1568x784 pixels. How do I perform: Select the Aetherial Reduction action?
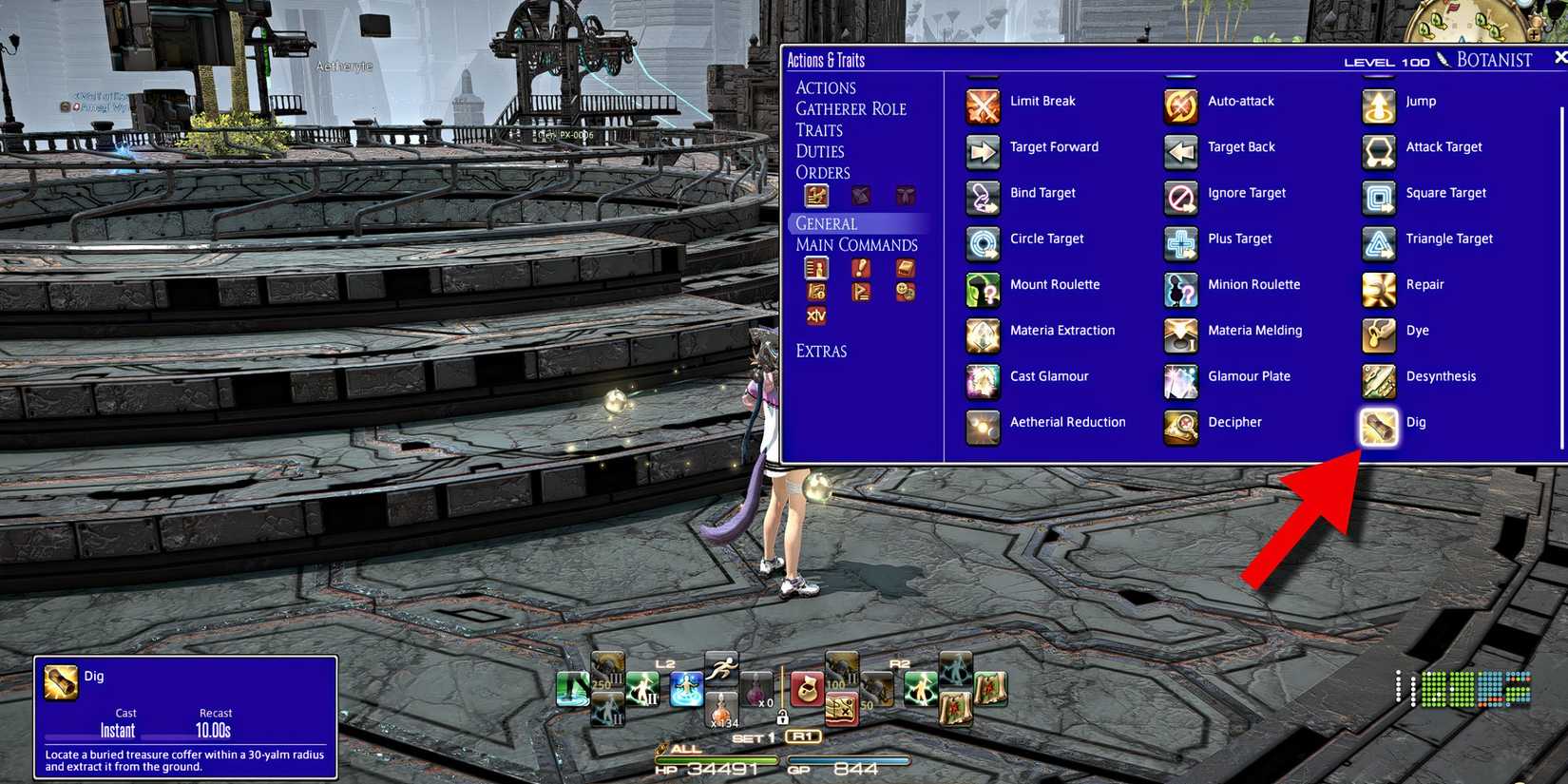point(982,428)
